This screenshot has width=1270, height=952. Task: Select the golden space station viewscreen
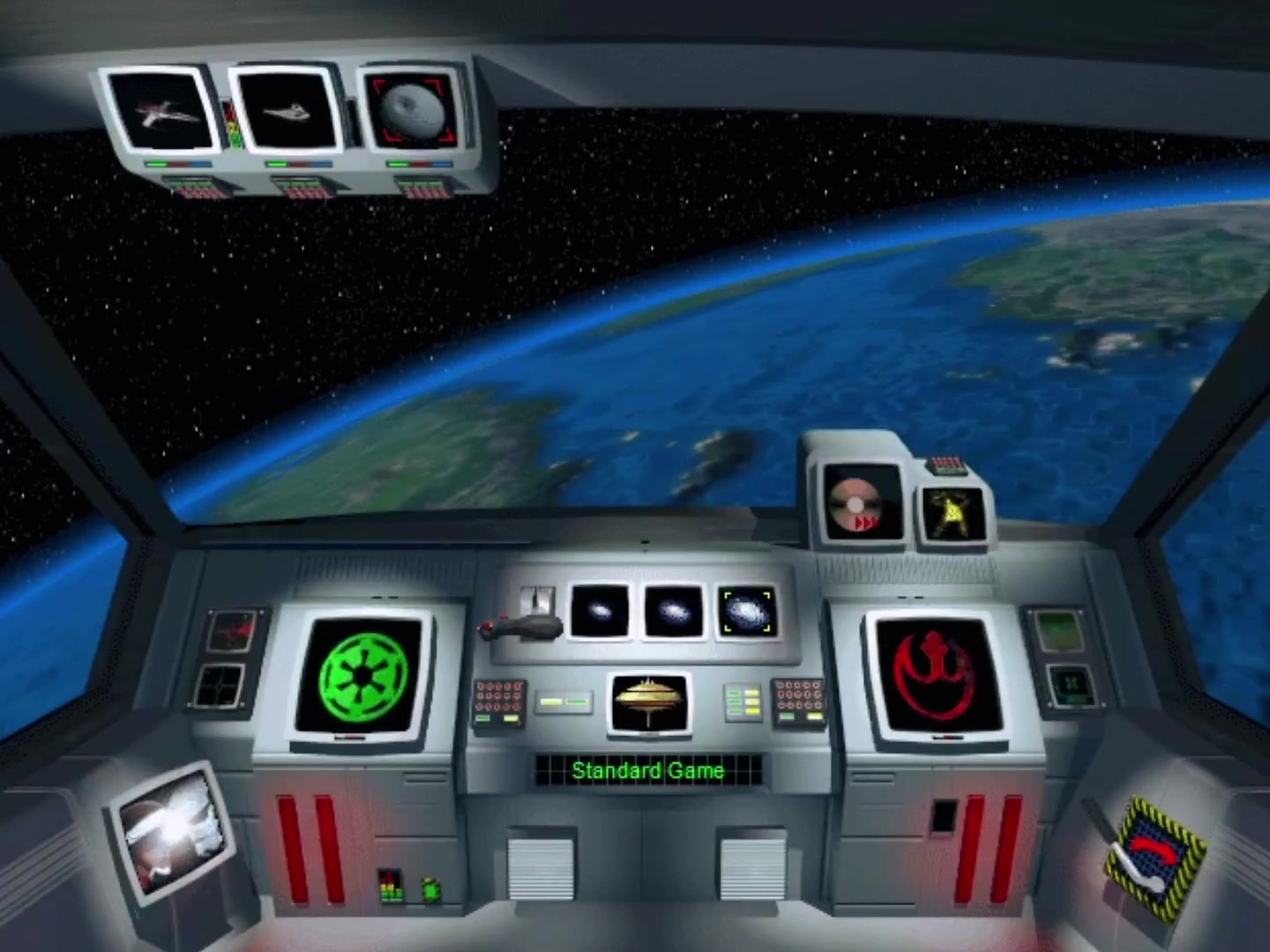[648, 703]
